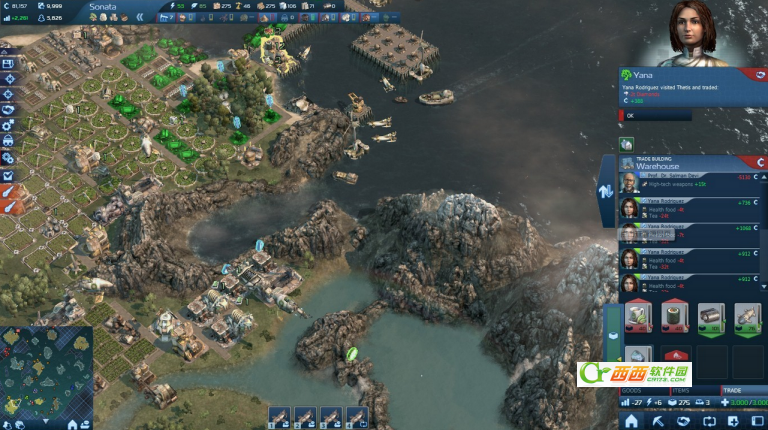Select ship group 4 in the bottom bar
The width and height of the screenshot is (768, 430).
357,417
